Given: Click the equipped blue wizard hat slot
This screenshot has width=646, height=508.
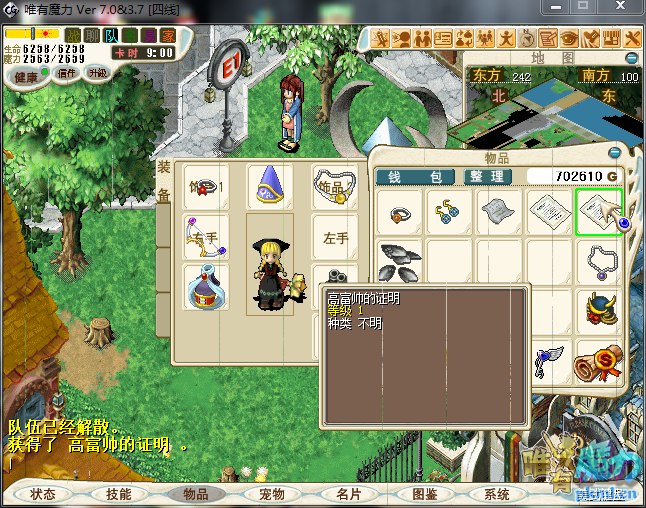Looking at the screenshot, I should click(268, 187).
